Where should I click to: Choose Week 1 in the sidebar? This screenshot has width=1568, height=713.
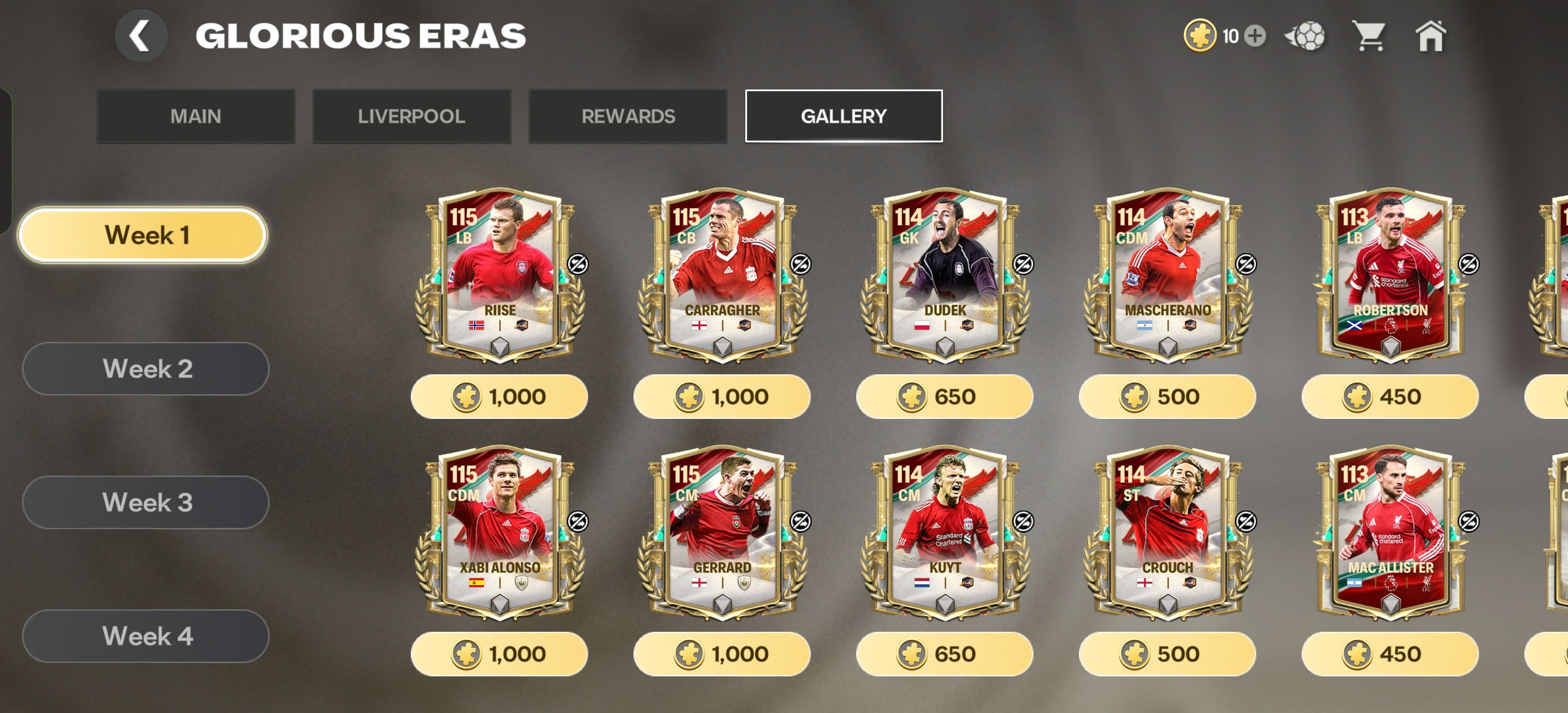click(x=143, y=235)
